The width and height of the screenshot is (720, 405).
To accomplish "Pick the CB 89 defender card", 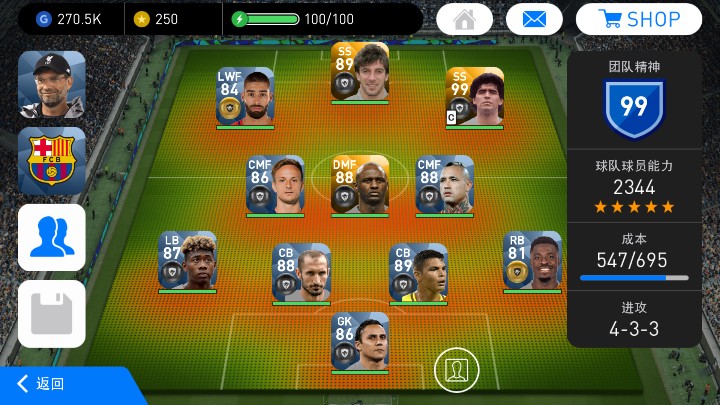I will (418, 273).
